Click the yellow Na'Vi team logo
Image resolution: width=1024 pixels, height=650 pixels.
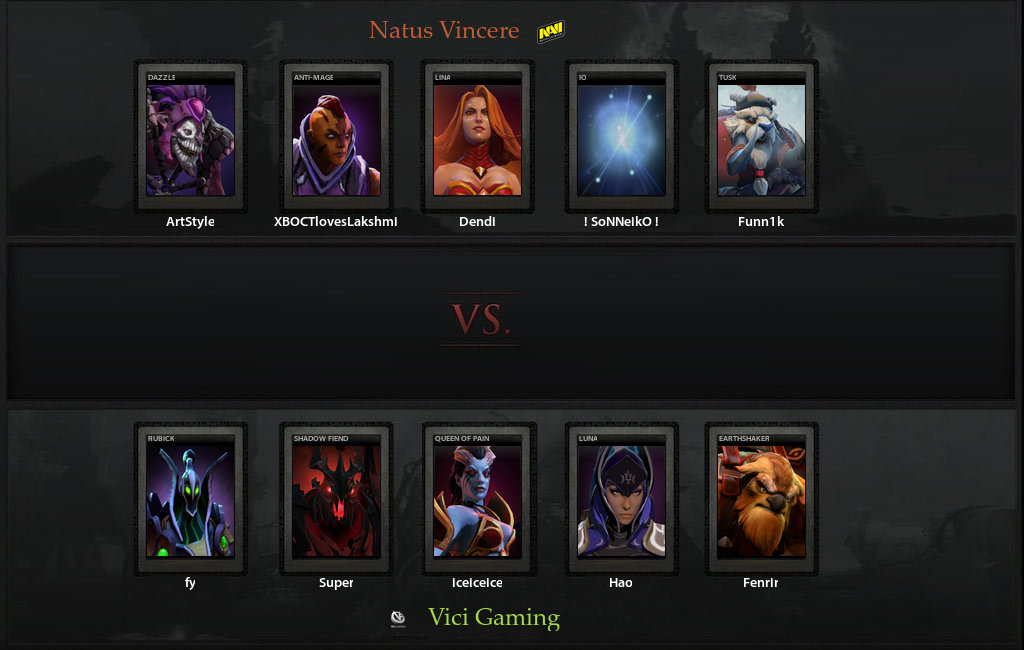click(551, 33)
